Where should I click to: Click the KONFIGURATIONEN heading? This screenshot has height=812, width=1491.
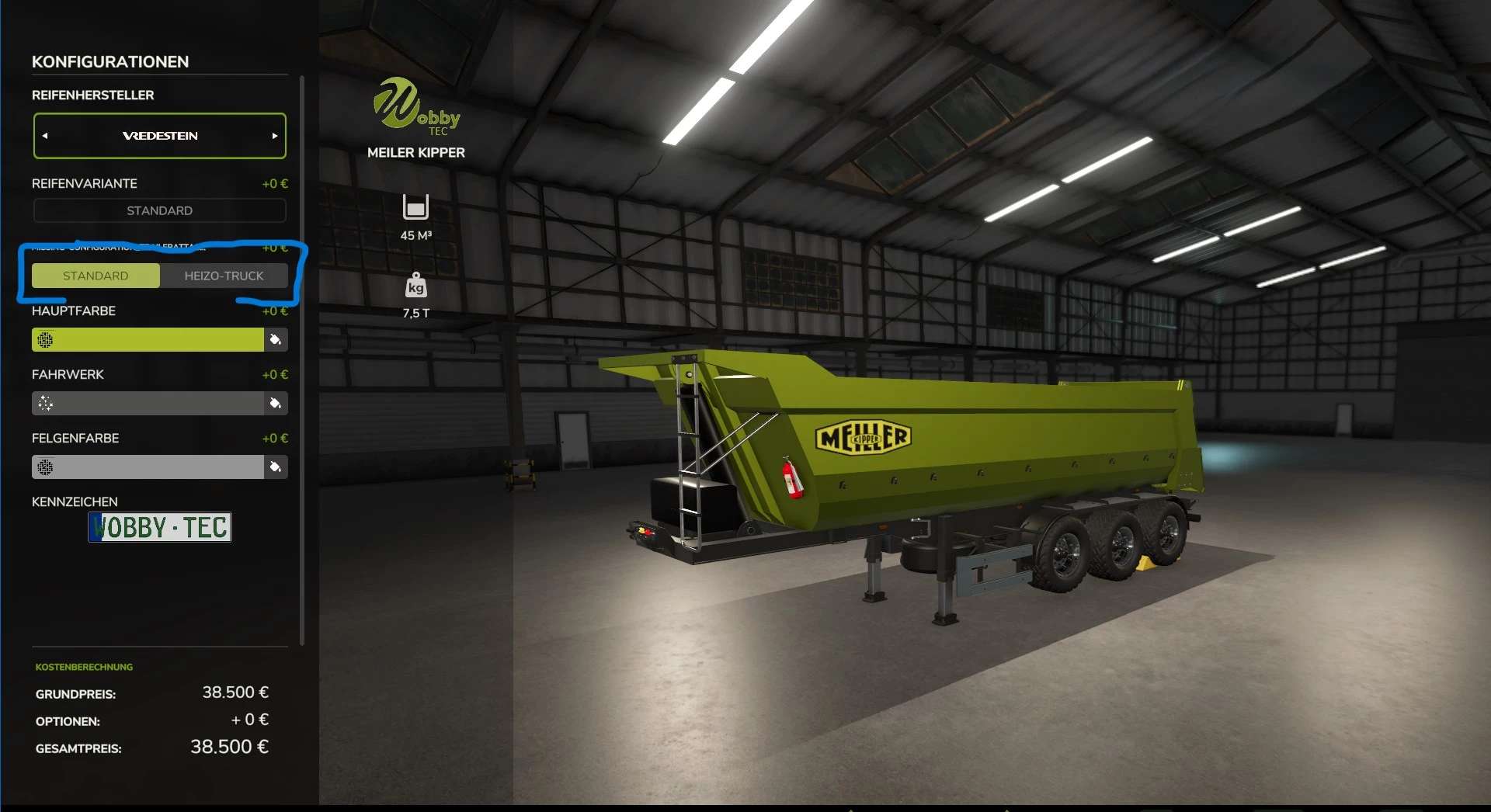point(110,62)
